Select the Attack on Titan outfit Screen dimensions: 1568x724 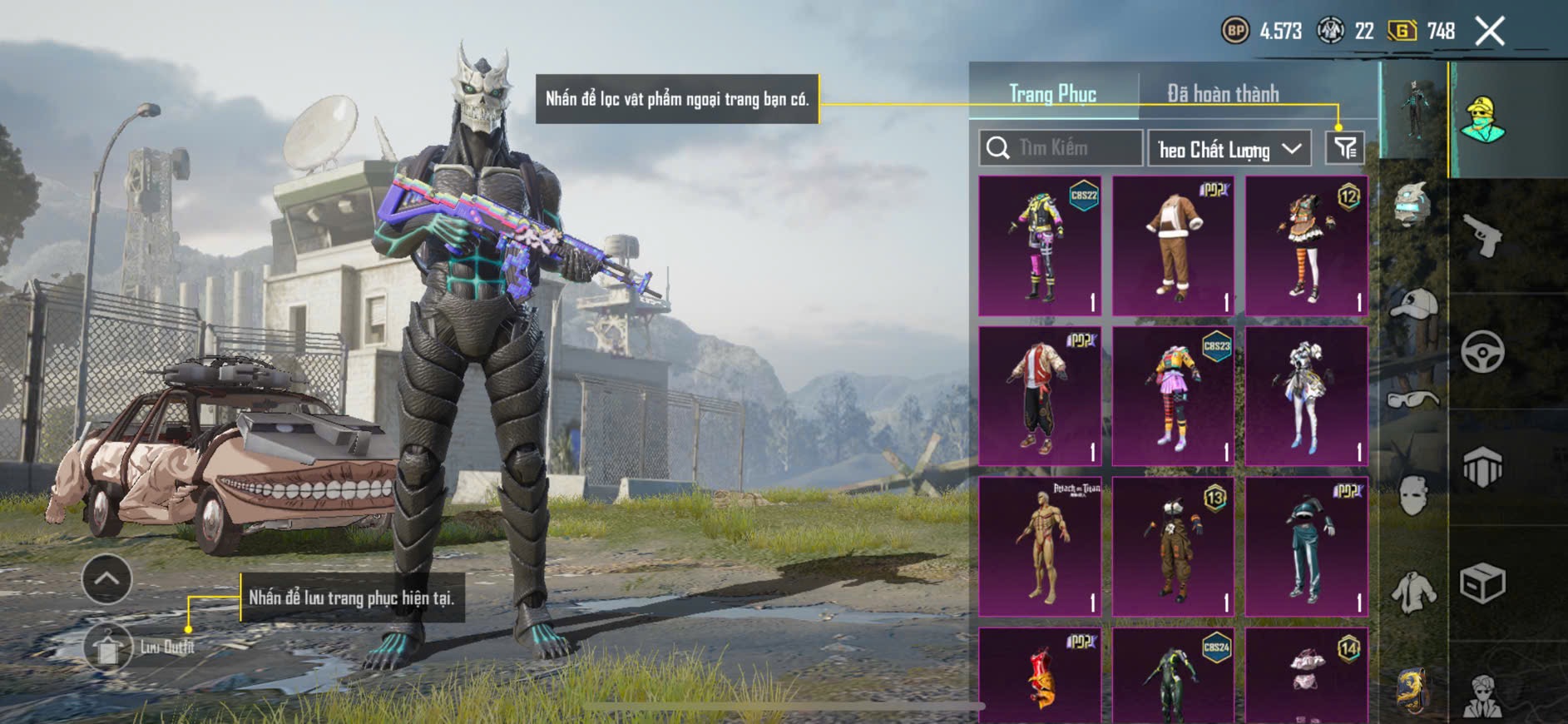(1040, 547)
